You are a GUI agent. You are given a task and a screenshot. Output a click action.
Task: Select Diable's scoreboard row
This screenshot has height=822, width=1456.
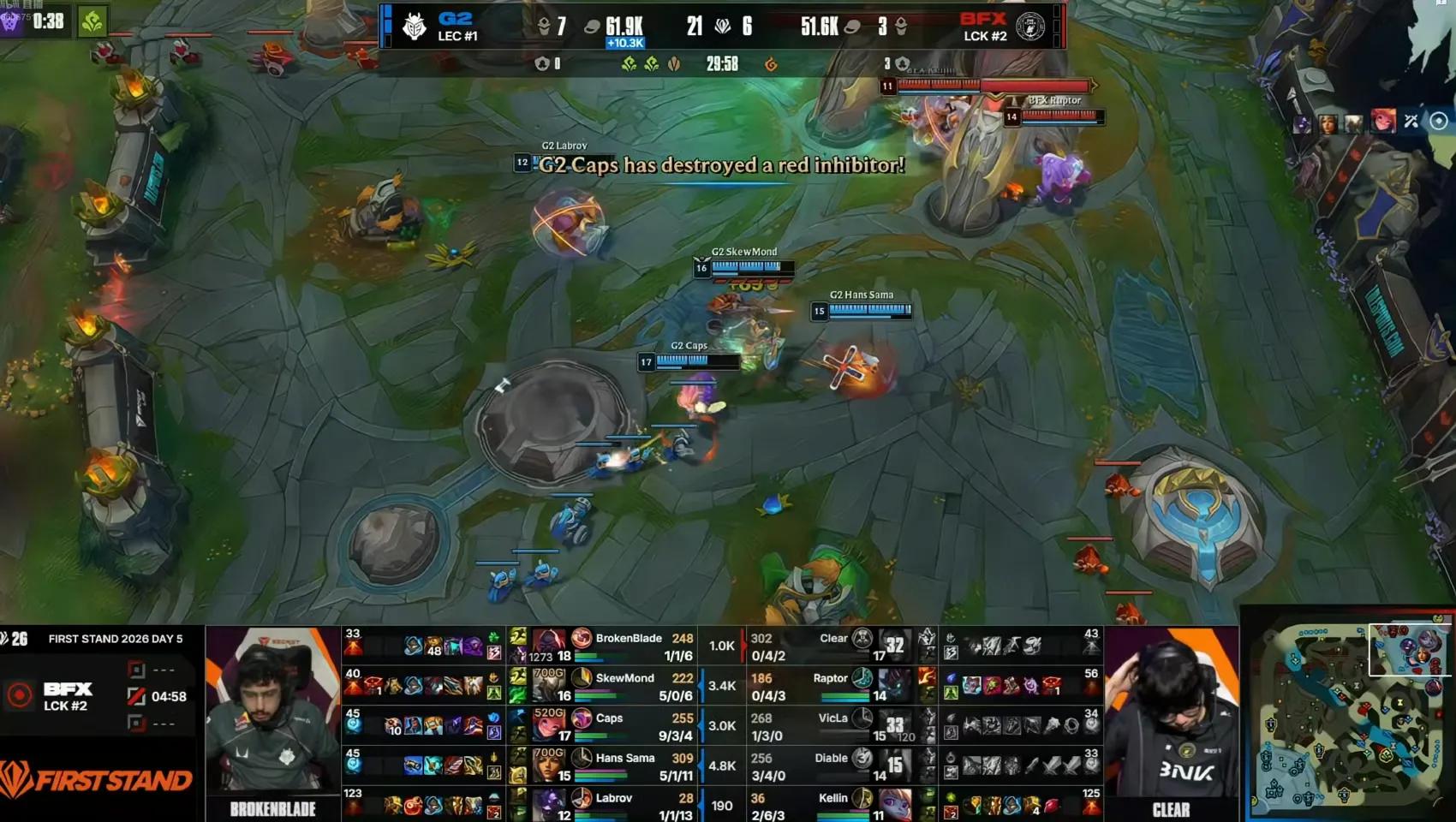click(814, 766)
